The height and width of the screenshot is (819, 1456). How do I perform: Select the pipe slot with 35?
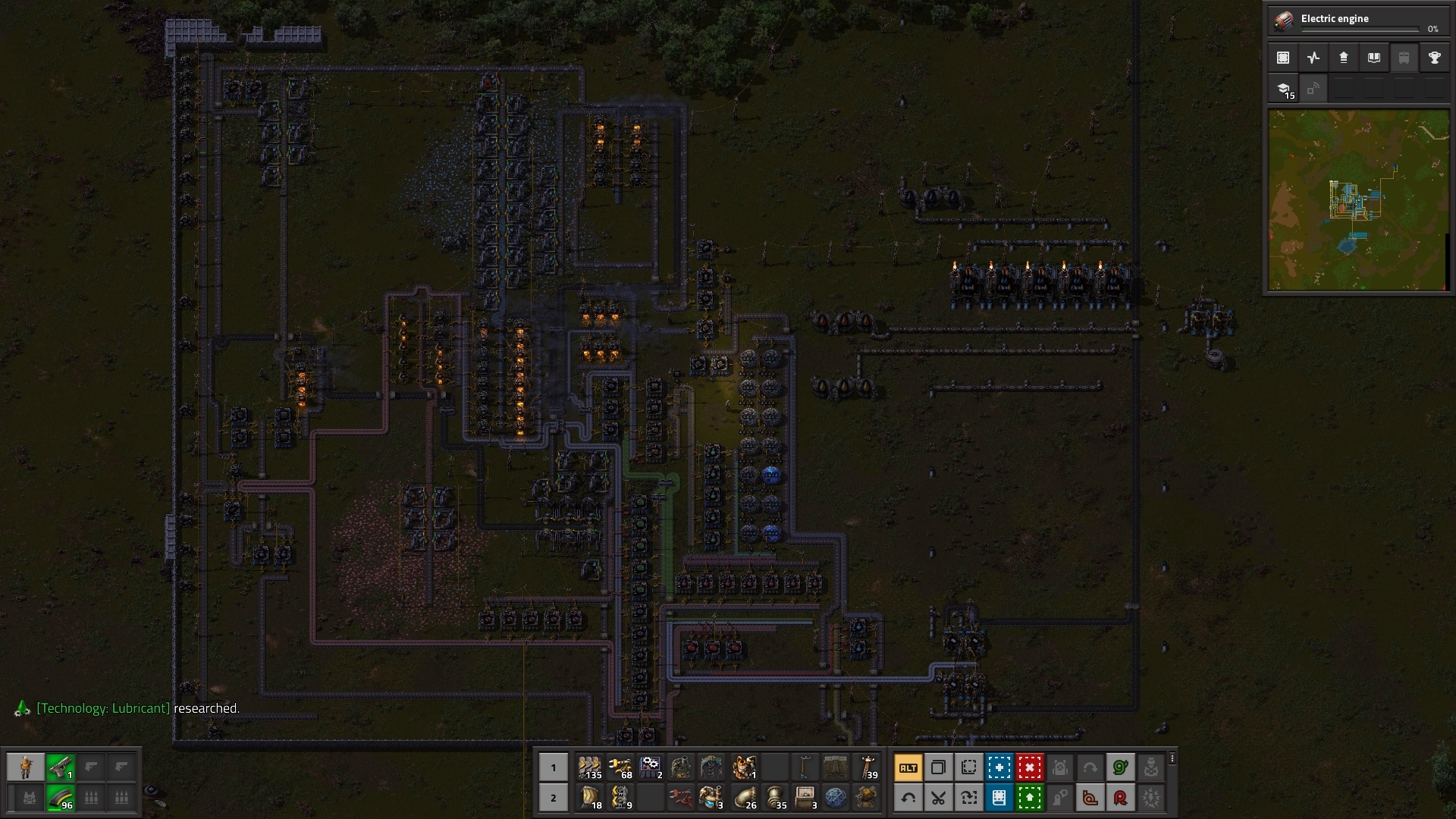coord(775,798)
